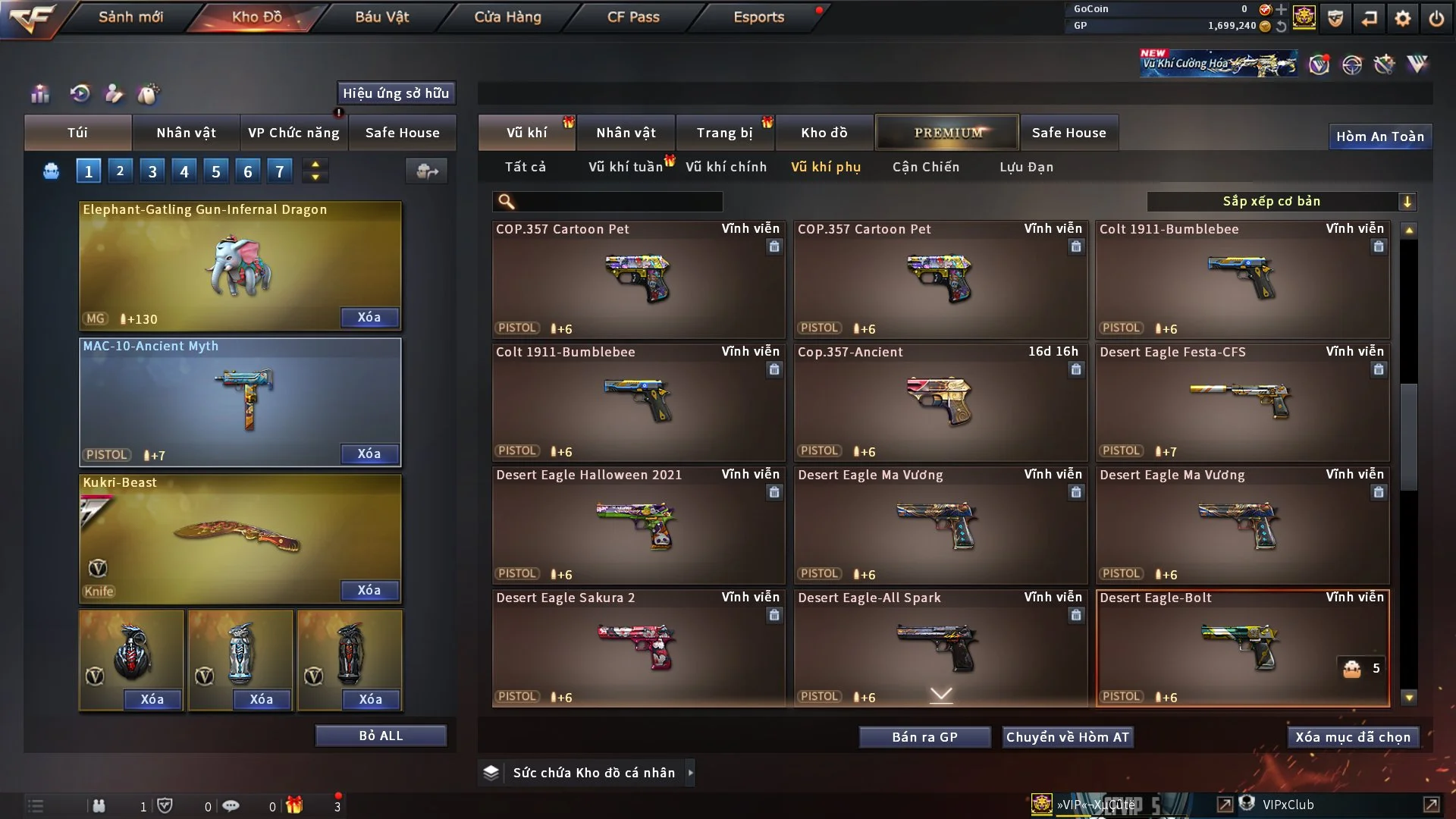This screenshot has width=1456, height=819.
Task: Select bag page number 3
Action: tap(152, 171)
